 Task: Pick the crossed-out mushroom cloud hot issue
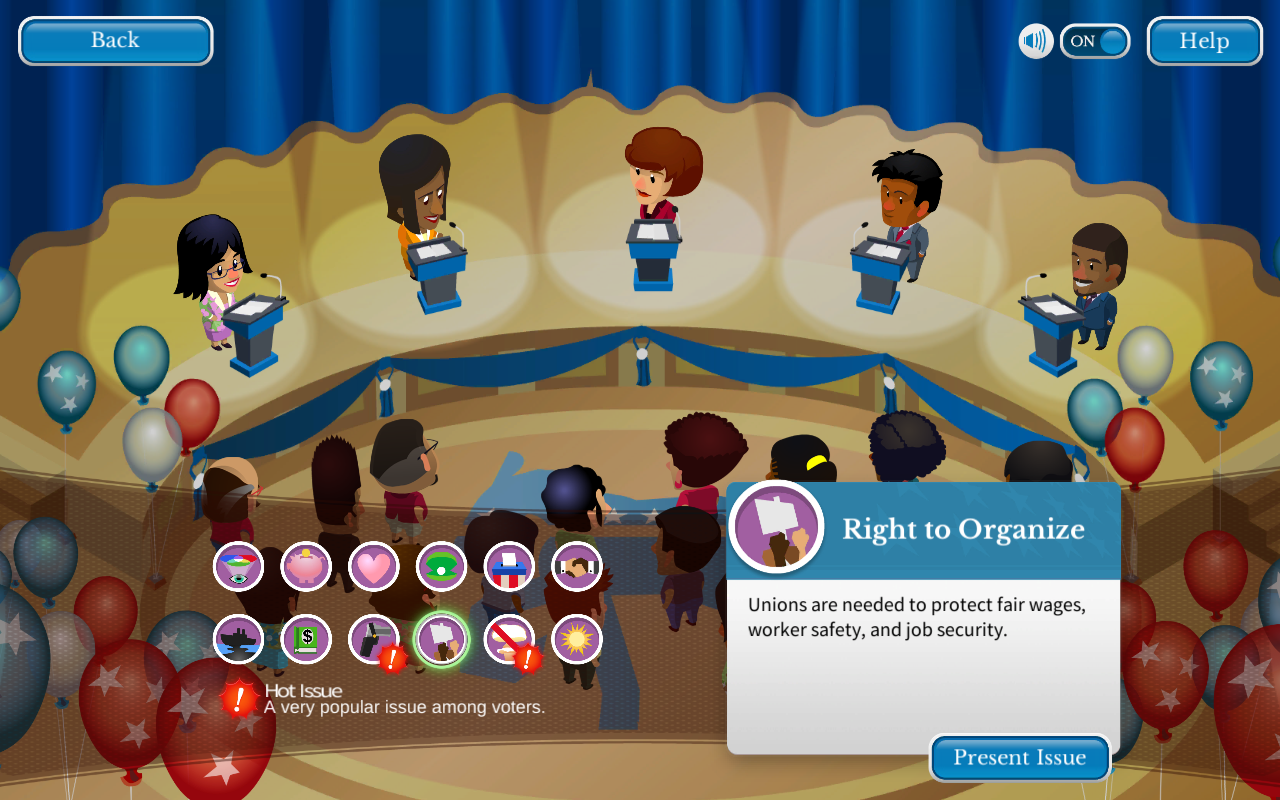(x=509, y=639)
